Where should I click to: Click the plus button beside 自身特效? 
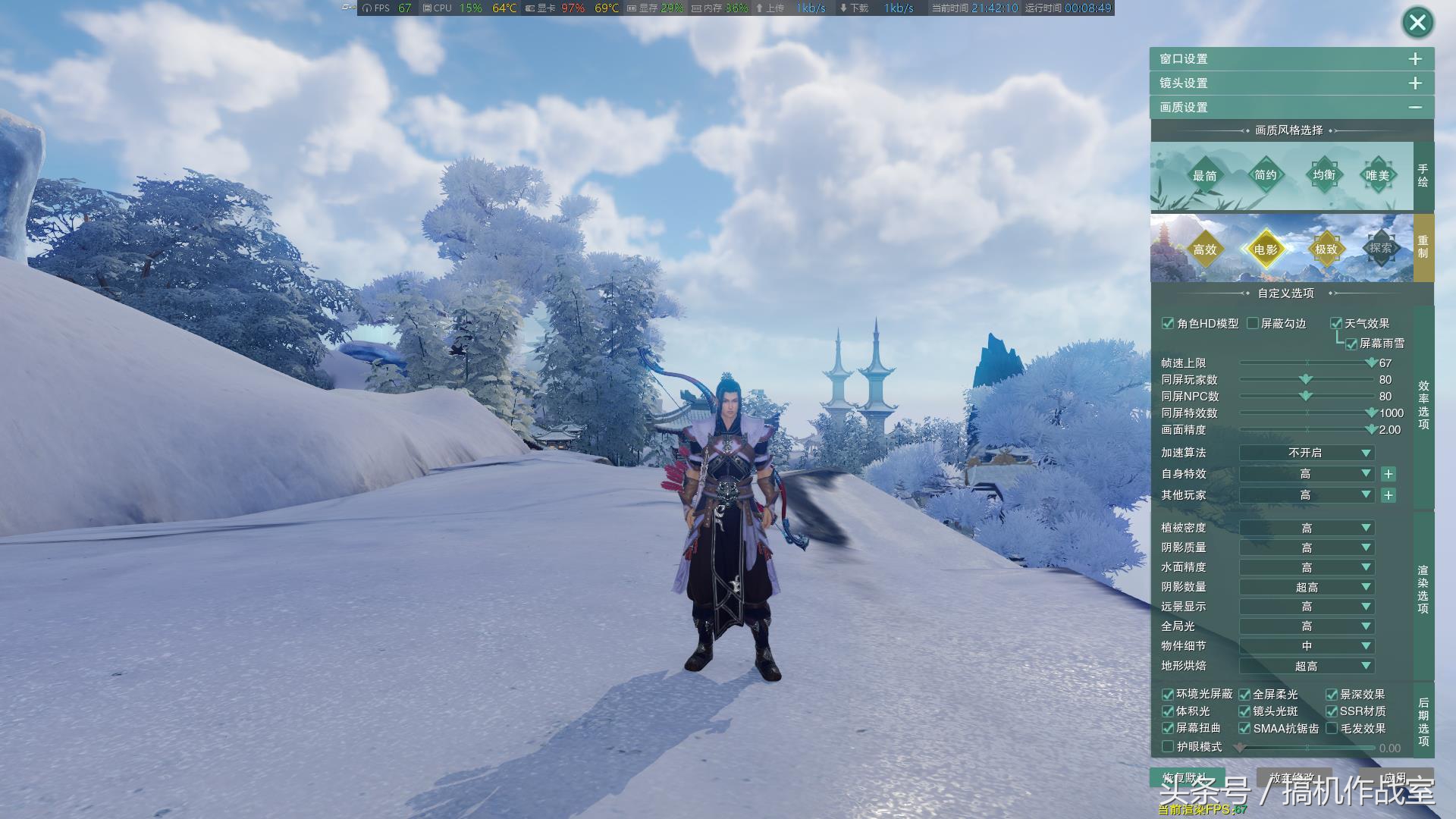click(x=1388, y=474)
